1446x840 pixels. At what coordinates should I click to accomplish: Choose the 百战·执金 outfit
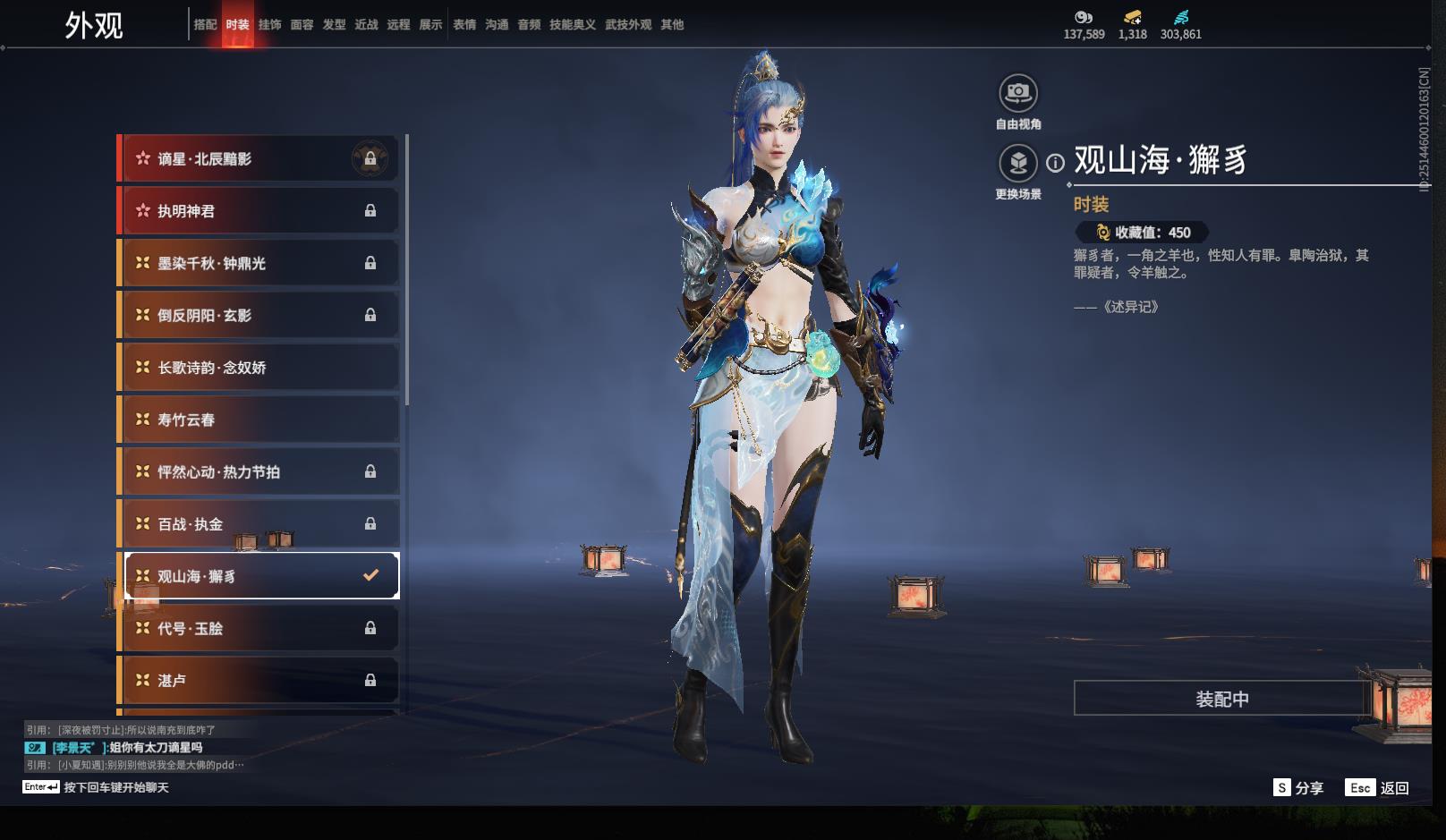(x=259, y=524)
